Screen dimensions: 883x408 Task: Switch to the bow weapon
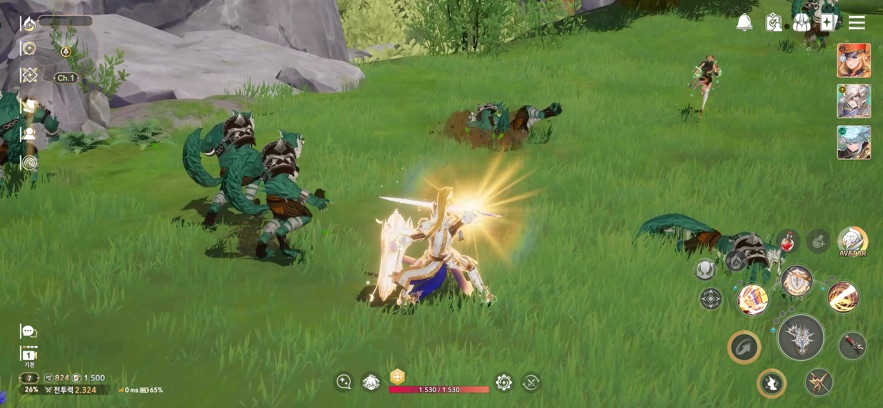point(819,382)
